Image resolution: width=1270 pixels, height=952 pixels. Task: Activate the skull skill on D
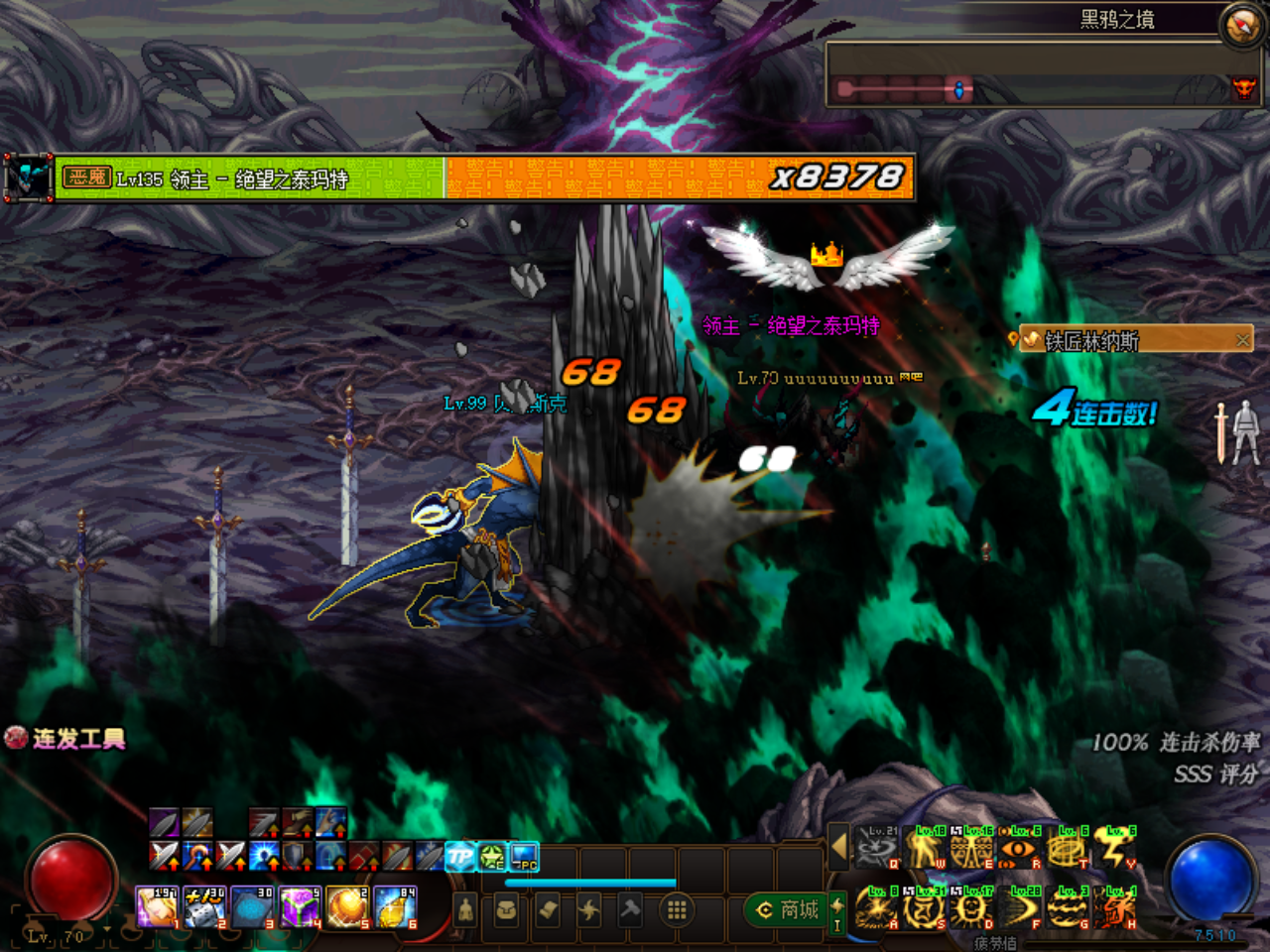tap(971, 908)
